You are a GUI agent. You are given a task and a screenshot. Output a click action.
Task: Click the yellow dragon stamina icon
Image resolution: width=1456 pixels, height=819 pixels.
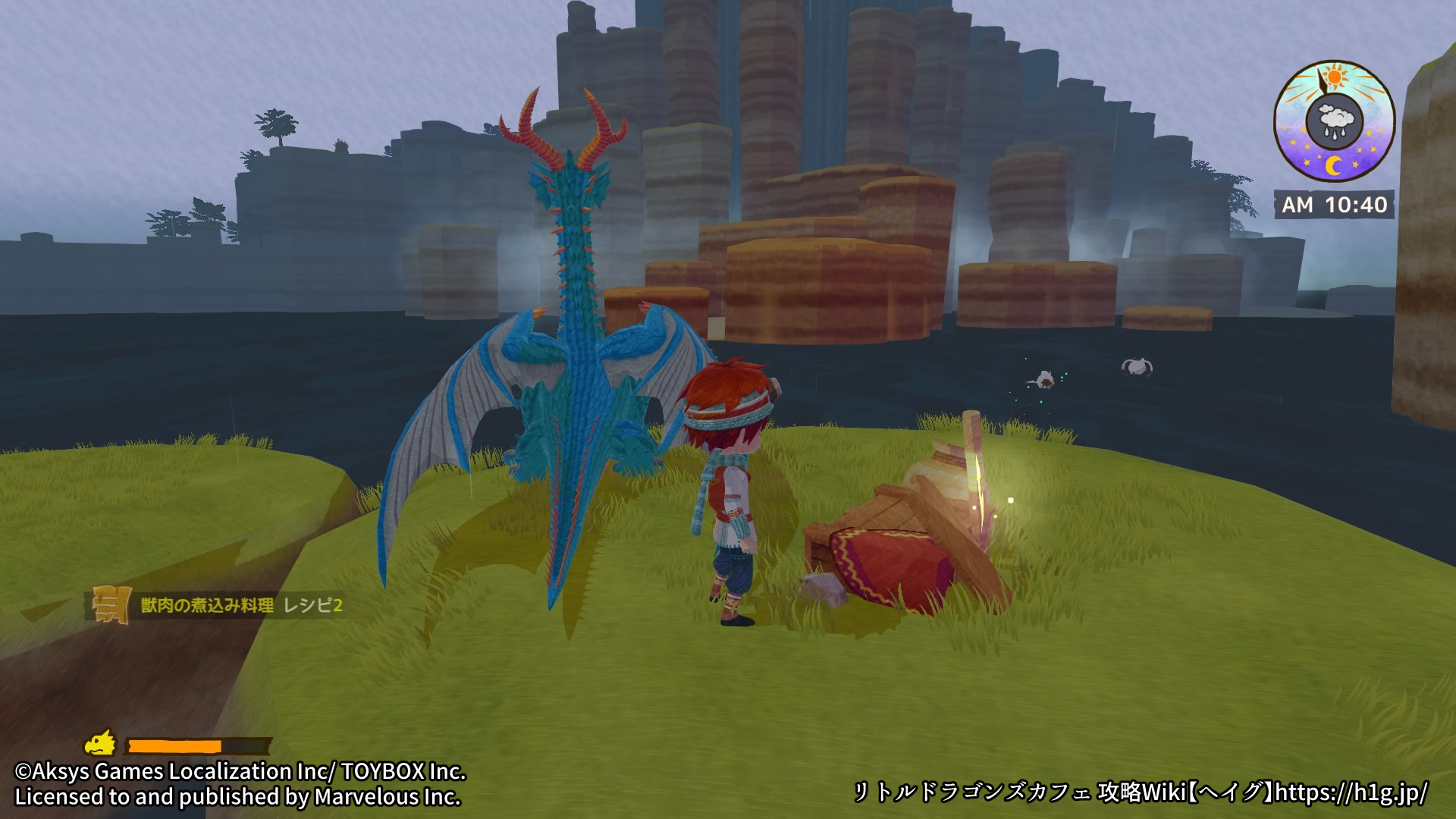(x=101, y=743)
